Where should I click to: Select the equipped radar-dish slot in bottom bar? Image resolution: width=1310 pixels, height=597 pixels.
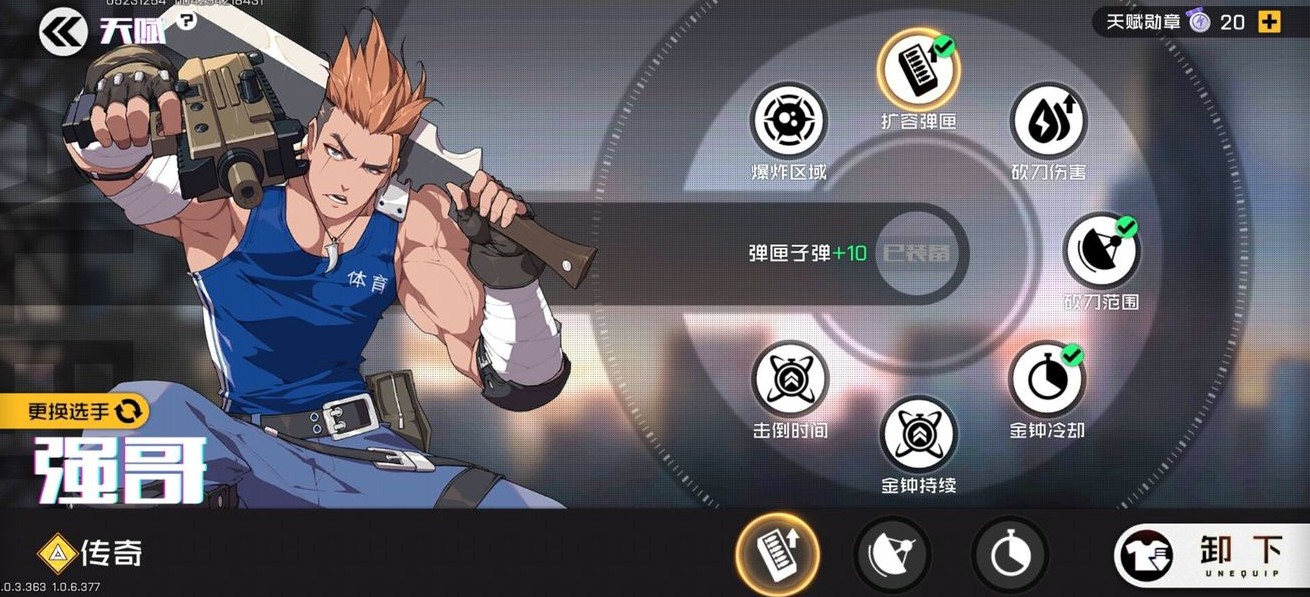point(892,555)
